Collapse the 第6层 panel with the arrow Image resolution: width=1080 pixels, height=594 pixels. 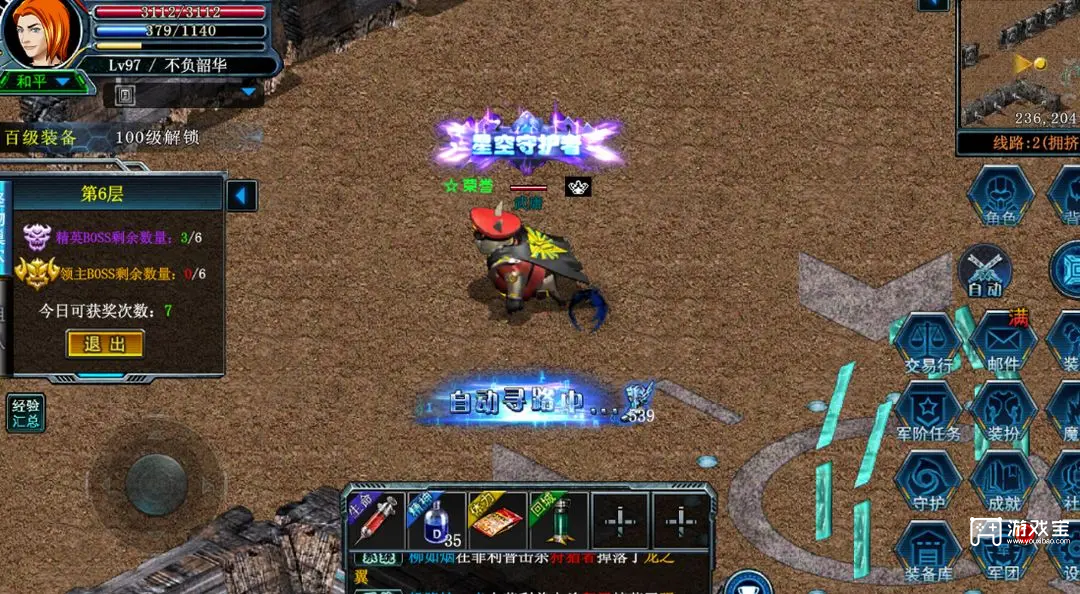click(242, 195)
